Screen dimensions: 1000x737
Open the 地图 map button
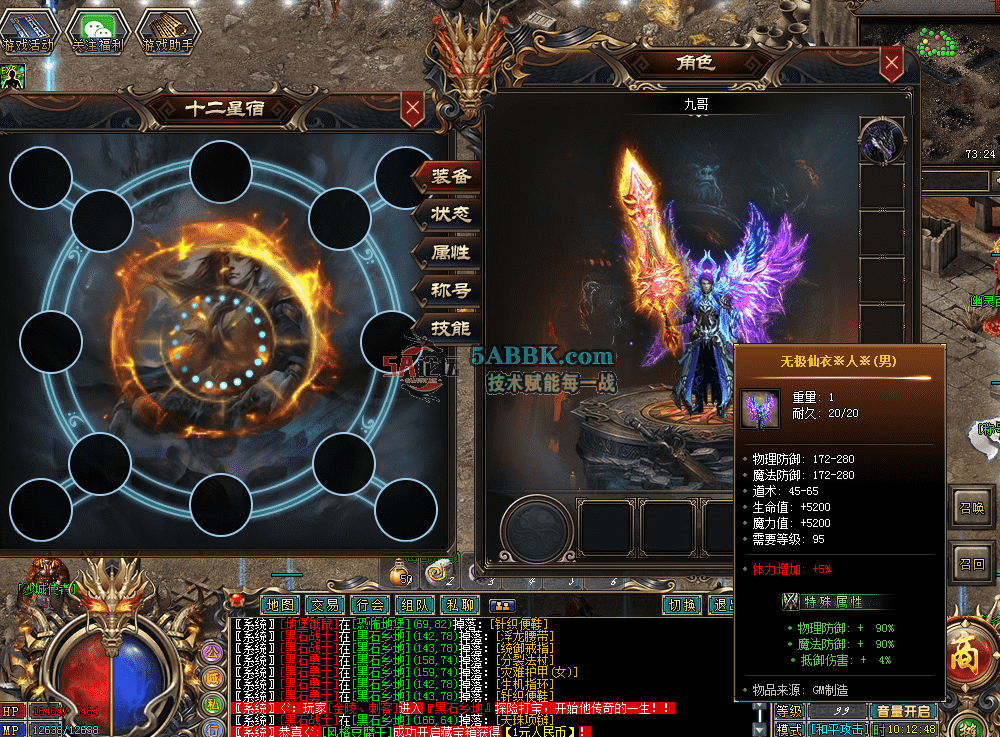coord(281,605)
